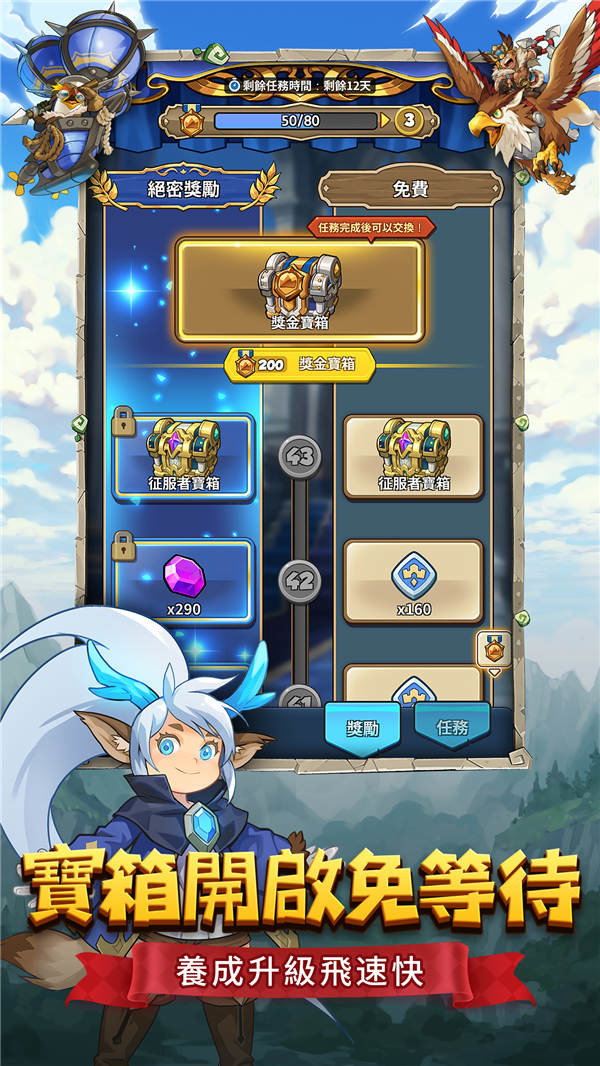The width and height of the screenshot is (600, 1066).
Task: Switch to the 獎勵 rewards tab
Action: pyautogui.click(x=362, y=728)
